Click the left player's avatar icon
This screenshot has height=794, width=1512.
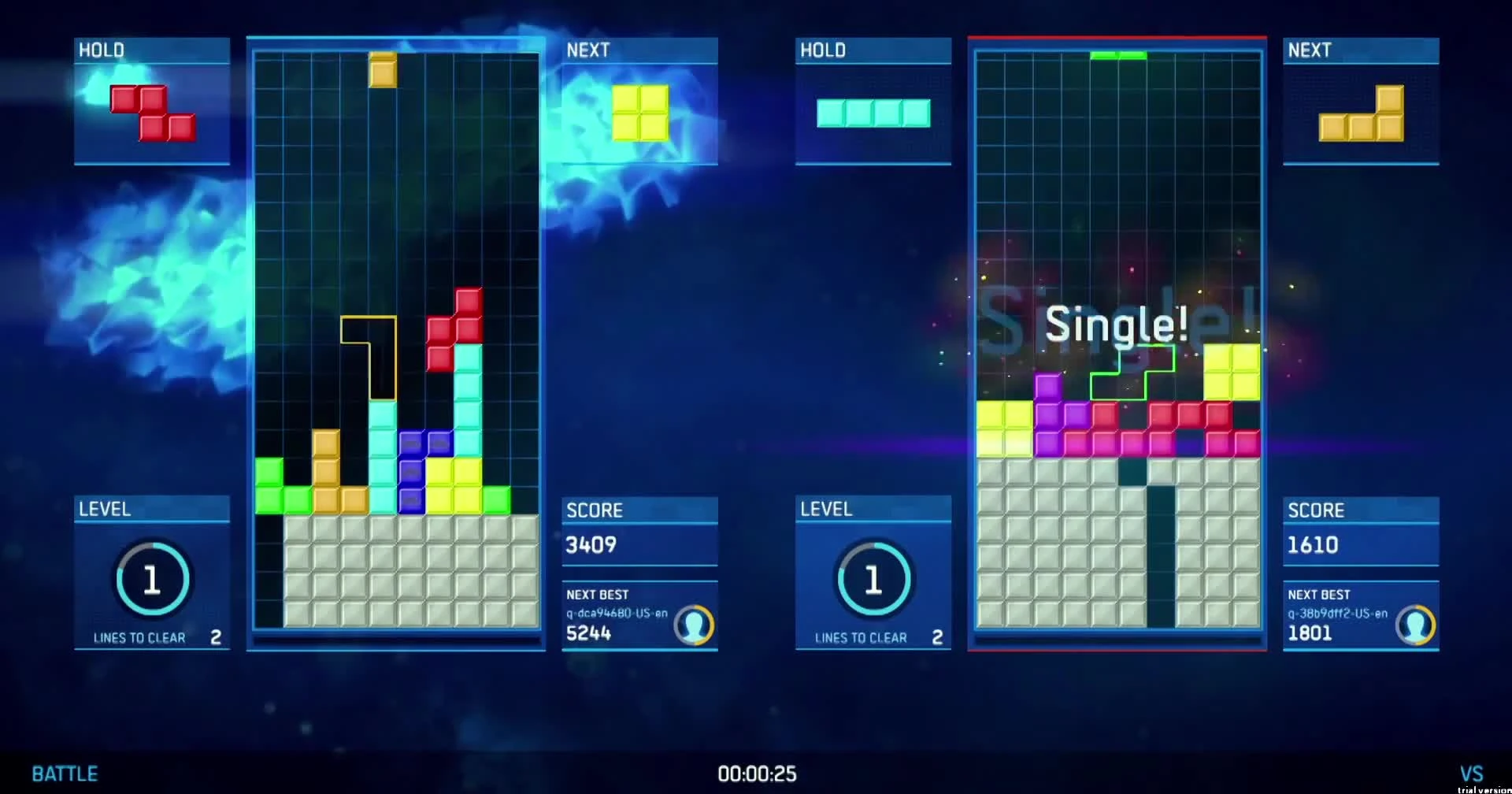coord(694,626)
